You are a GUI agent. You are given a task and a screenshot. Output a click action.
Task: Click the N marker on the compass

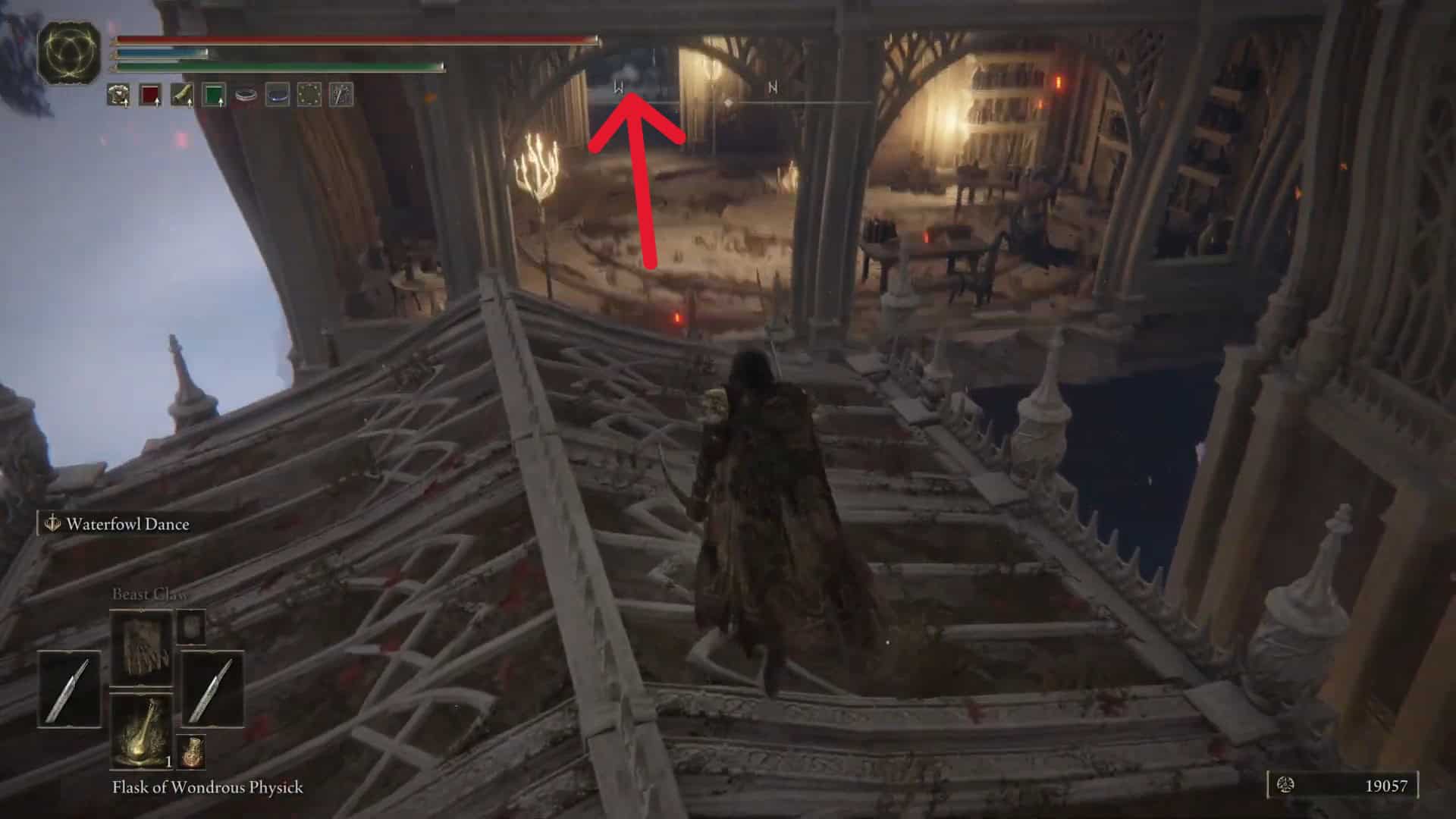click(x=772, y=87)
